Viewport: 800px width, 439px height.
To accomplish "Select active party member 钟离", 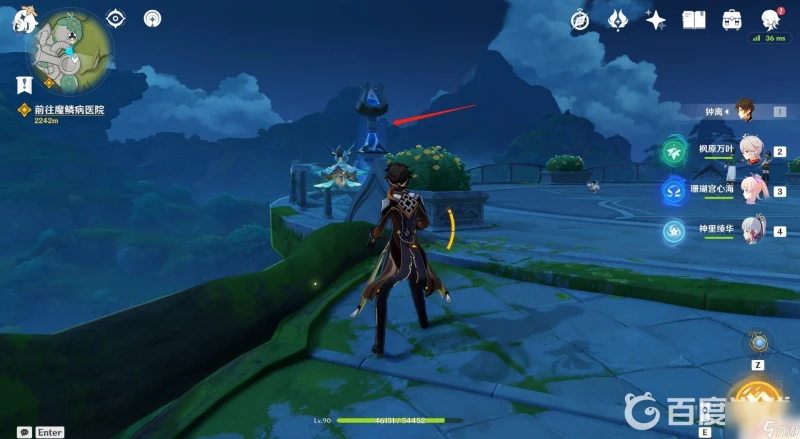I will (x=743, y=109).
